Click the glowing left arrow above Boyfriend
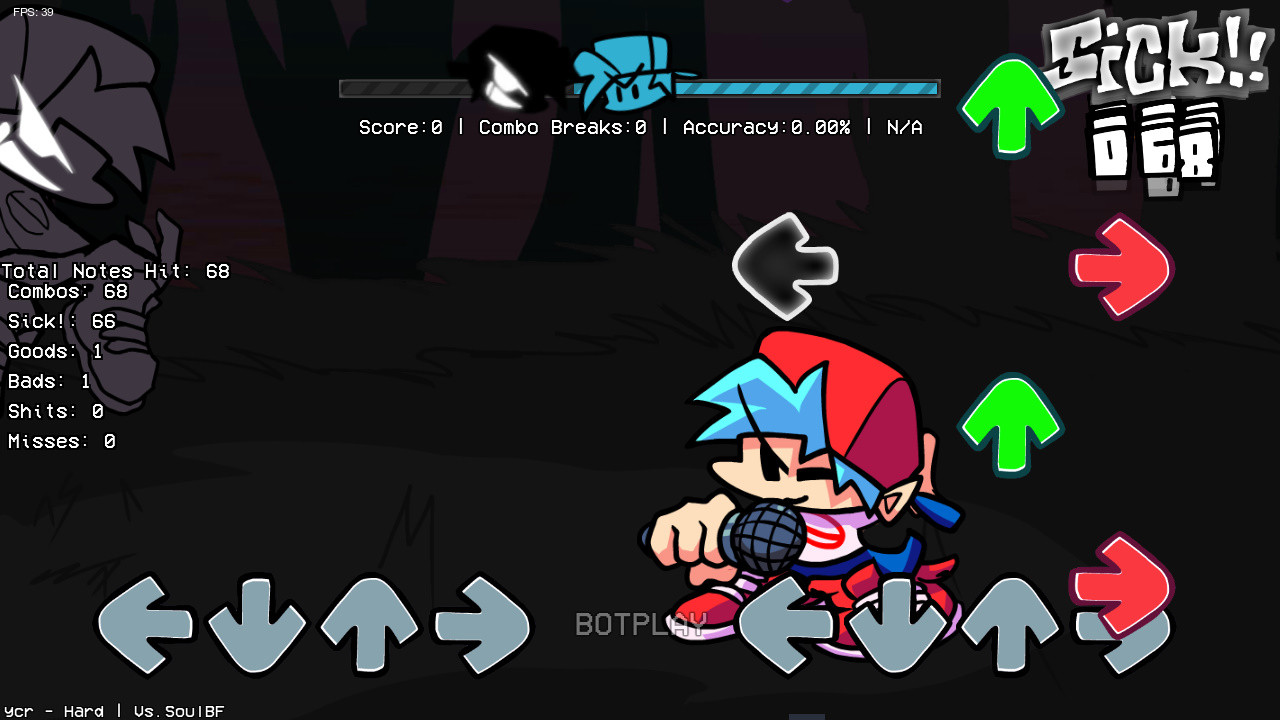 [x=786, y=265]
